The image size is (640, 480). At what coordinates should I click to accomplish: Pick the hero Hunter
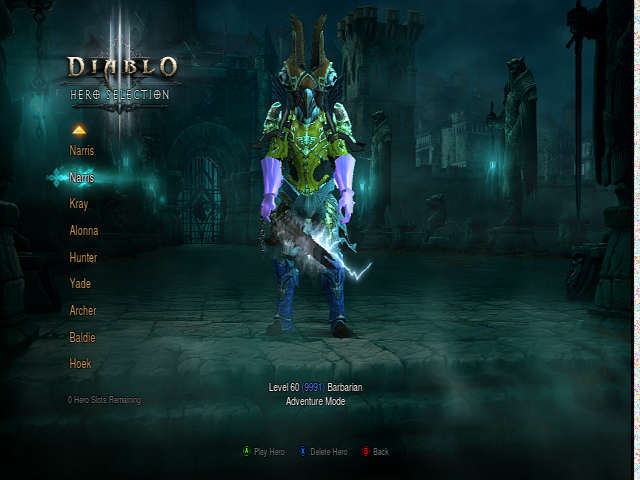point(83,257)
